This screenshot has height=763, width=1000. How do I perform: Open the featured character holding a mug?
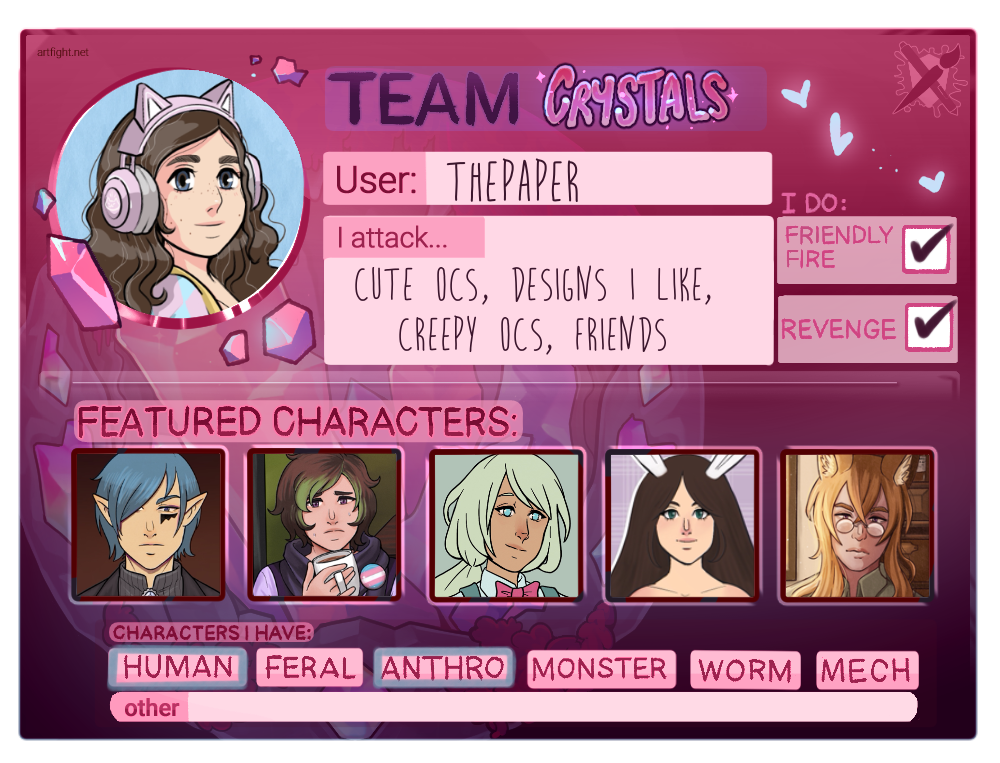click(x=324, y=524)
